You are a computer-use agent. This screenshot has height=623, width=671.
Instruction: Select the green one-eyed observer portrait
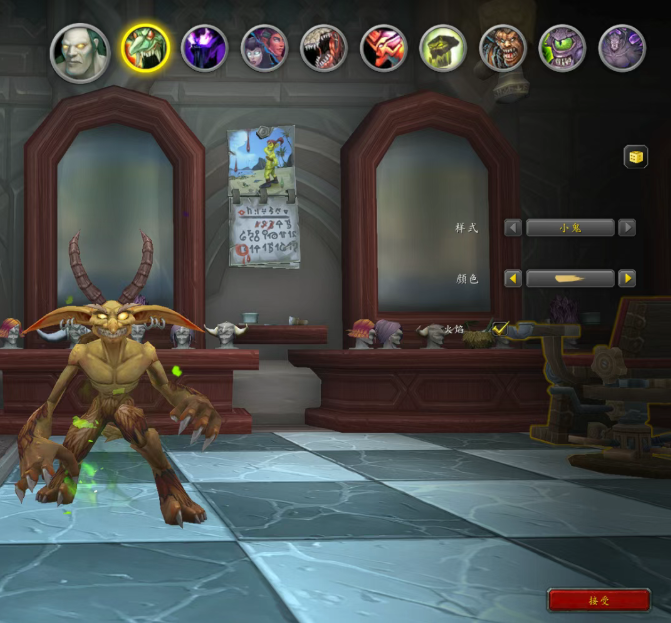(x=562, y=48)
